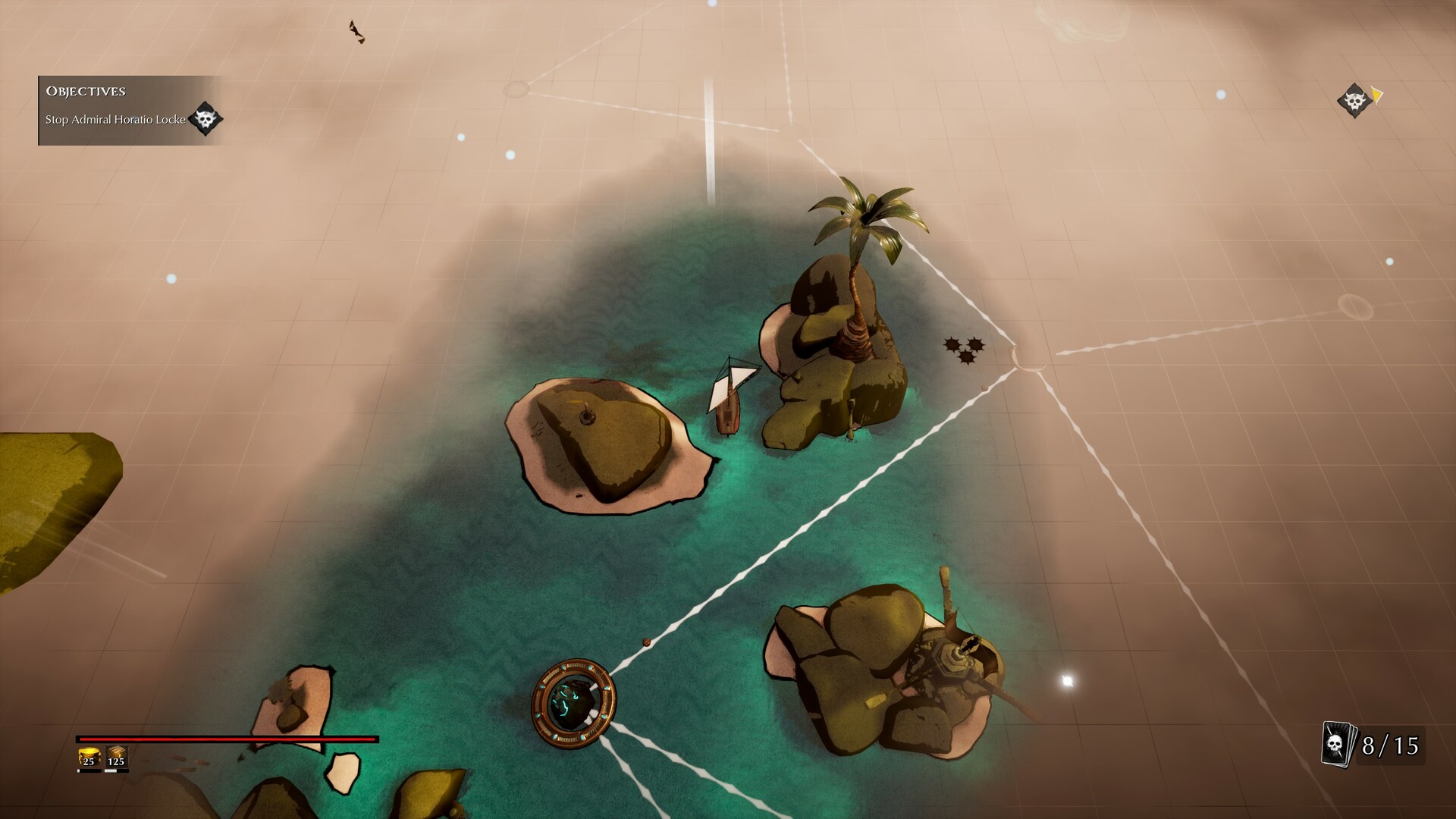Screen dimensions: 1456x819
Task: Expand the objective entry Stop Admiral Horatio Locke
Action: click(x=114, y=119)
